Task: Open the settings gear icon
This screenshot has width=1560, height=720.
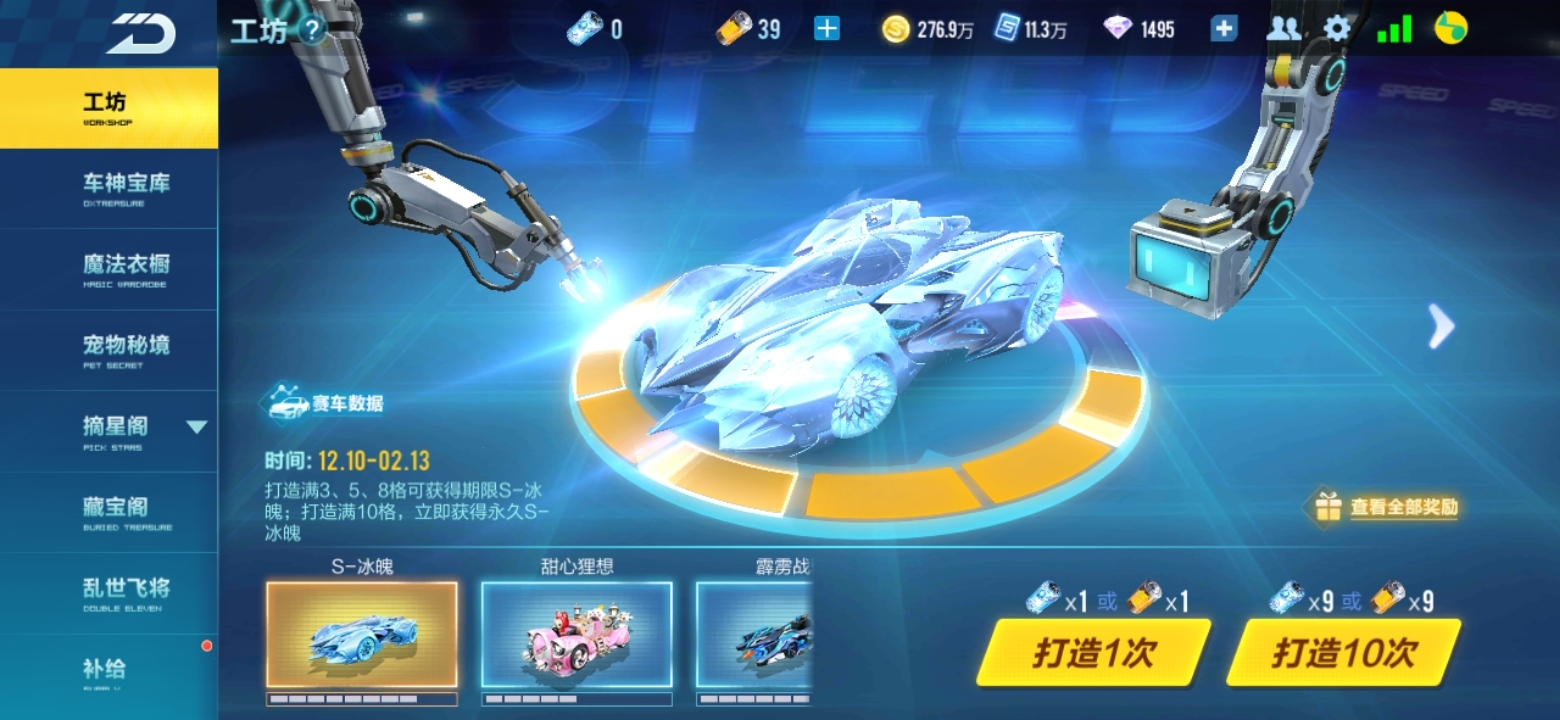Action: coord(1337,30)
